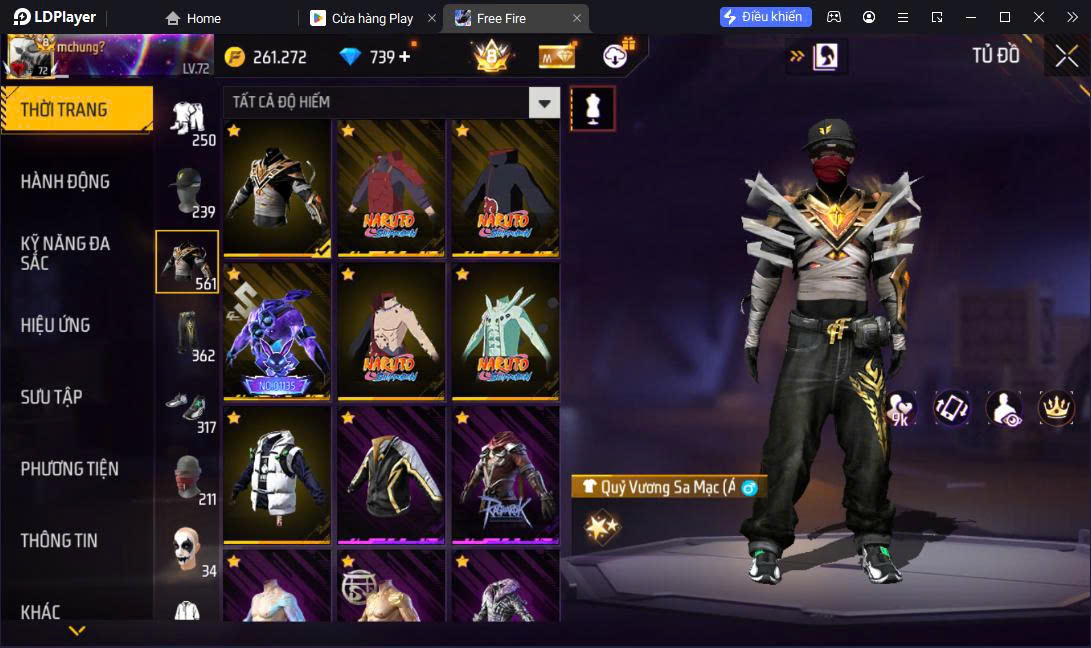Choose the hat subcategory with 239 items
The width and height of the screenshot is (1091, 648).
click(187, 190)
